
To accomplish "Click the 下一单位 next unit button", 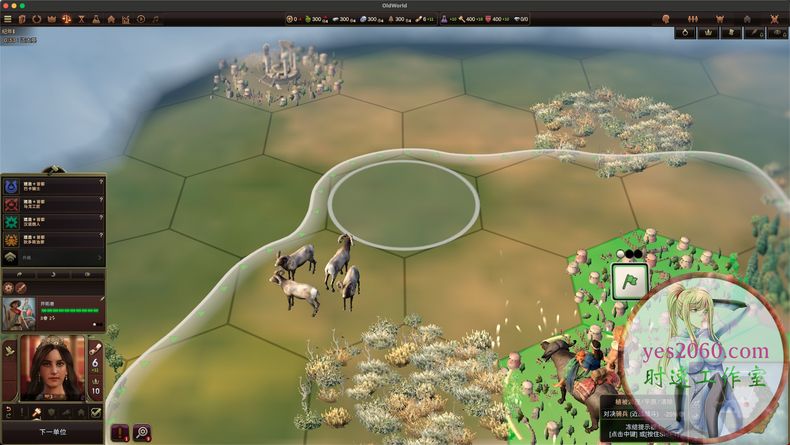I will point(52,432).
